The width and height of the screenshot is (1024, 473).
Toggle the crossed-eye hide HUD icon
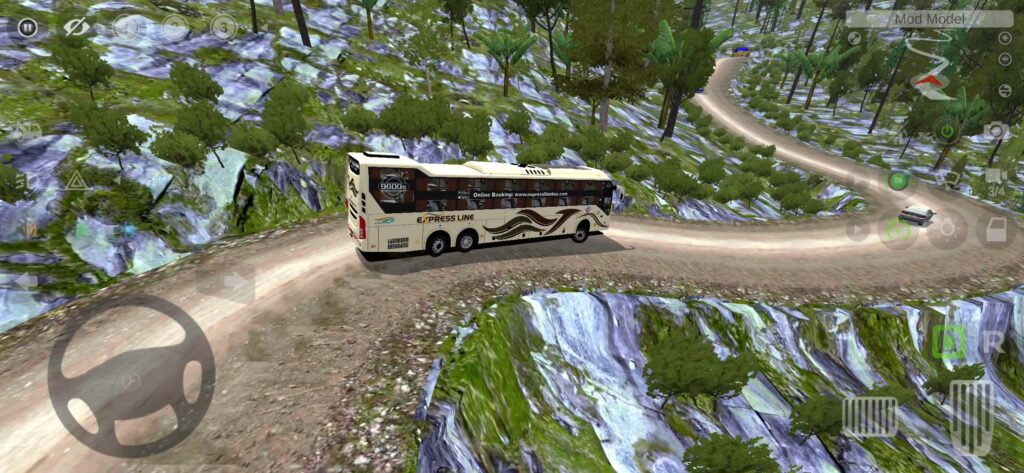[77, 27]
